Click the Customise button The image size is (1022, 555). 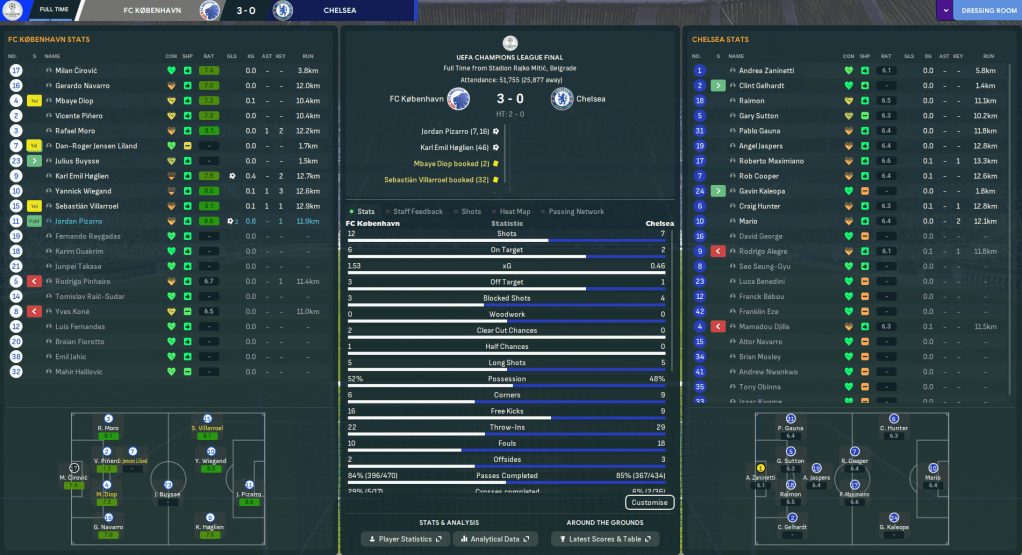(650, 502)
